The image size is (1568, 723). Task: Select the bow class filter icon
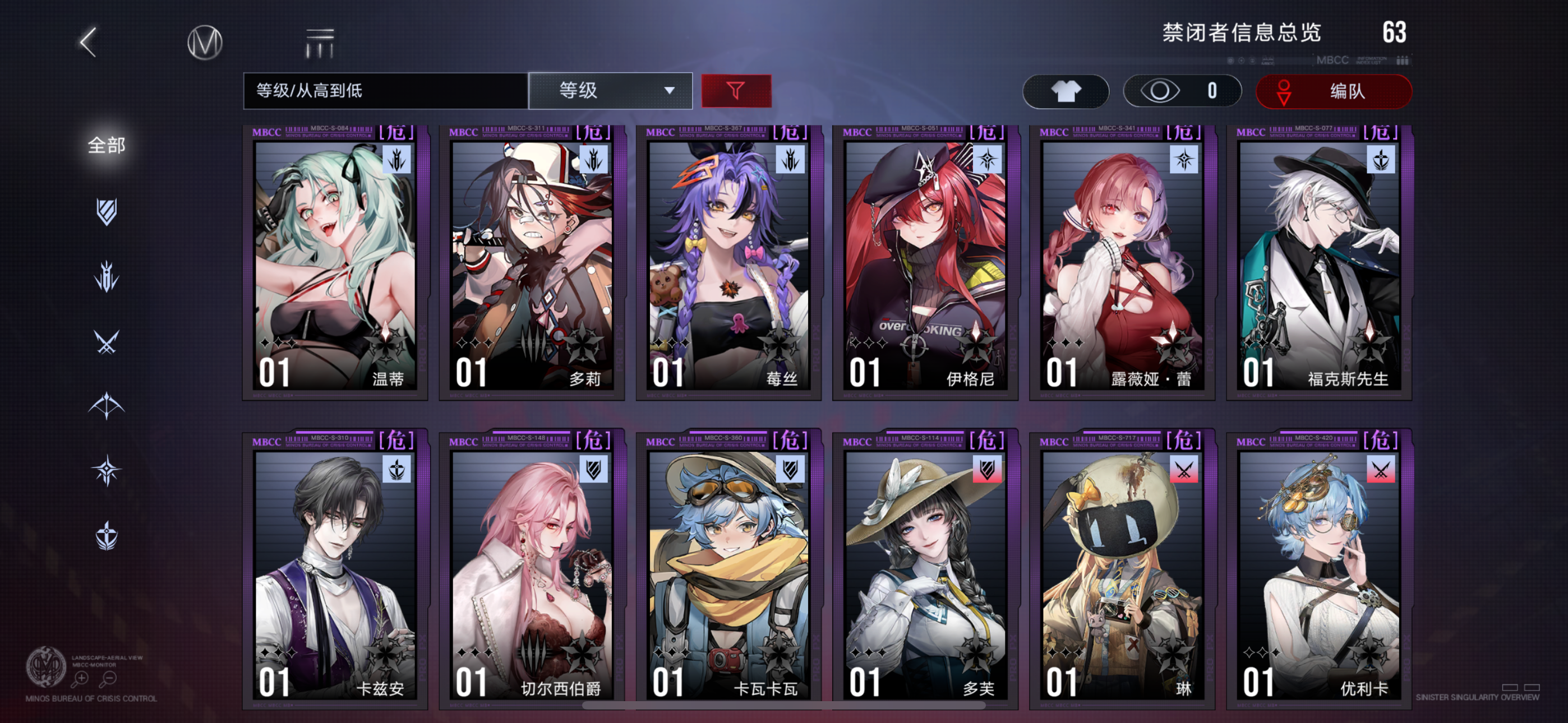(107, 405)
